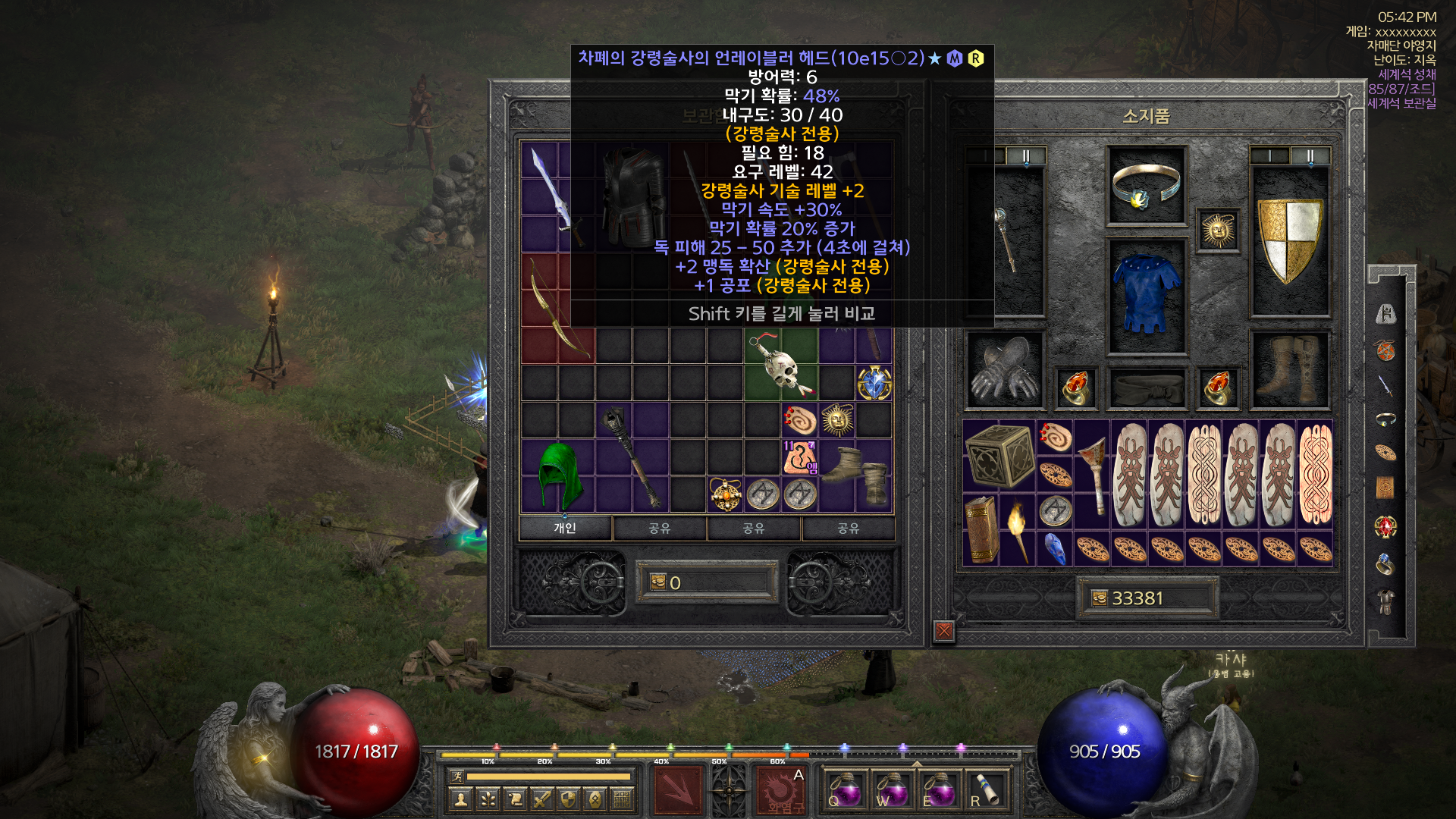Pick up the brown tome in inventory
This screenshot has width=1456, height=819.
(981, 529)
